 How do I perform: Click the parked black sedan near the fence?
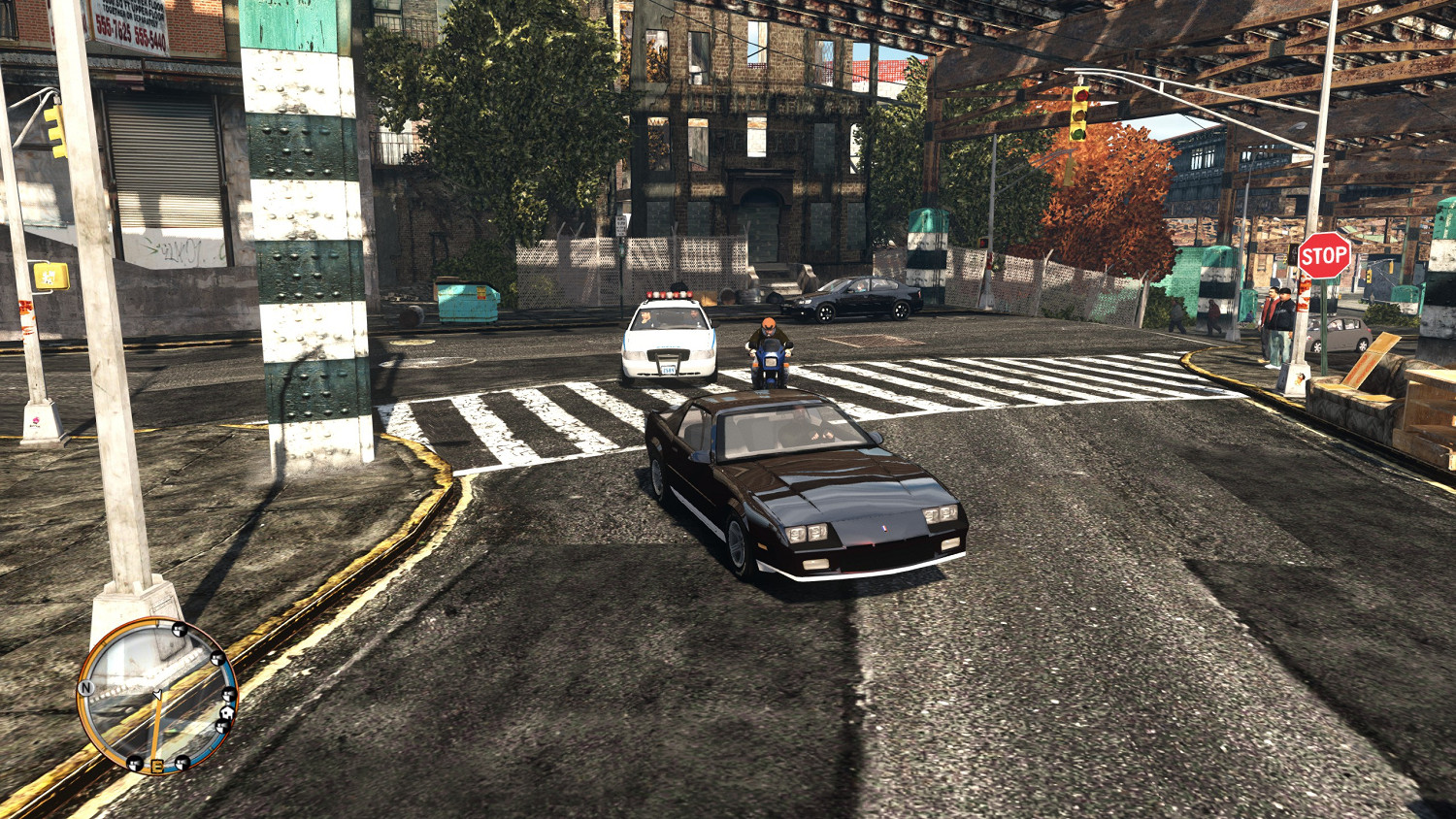click(x=854, y=298)
